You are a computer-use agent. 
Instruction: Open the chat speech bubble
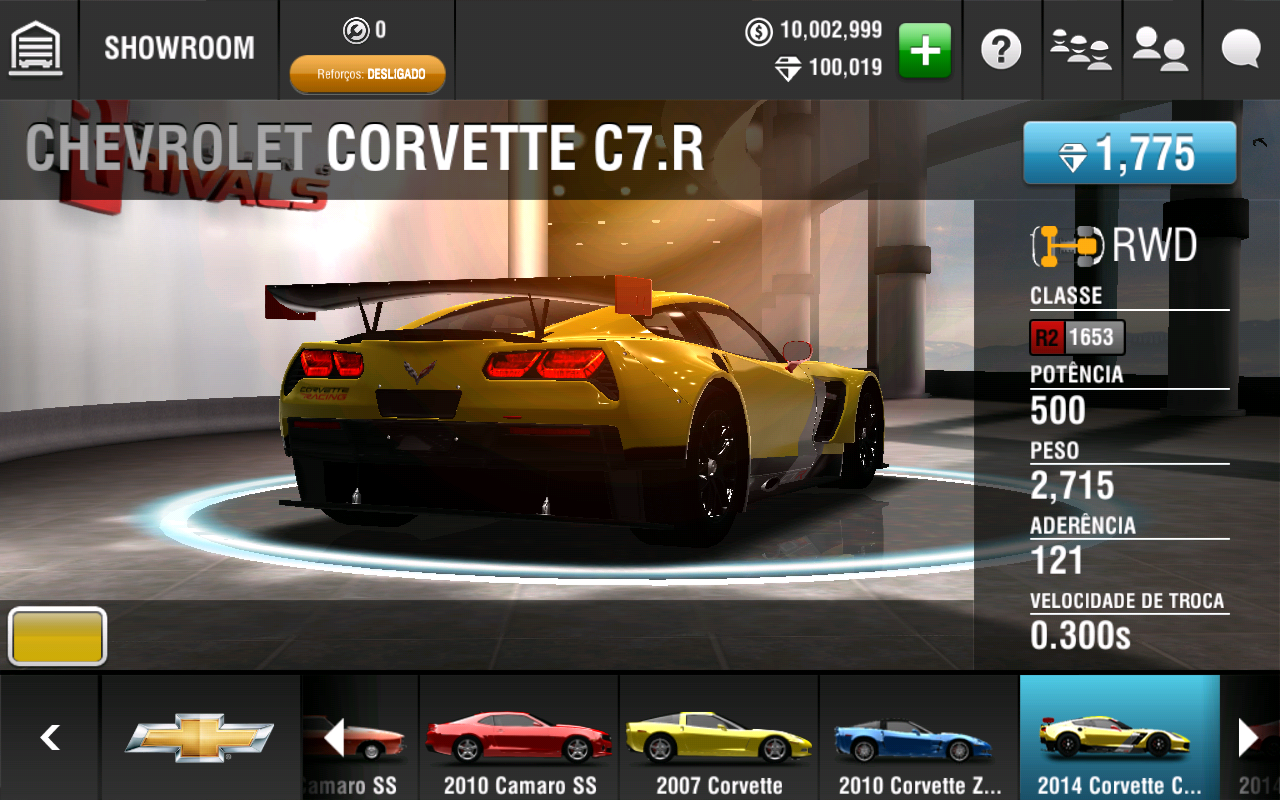[1240, 48]
